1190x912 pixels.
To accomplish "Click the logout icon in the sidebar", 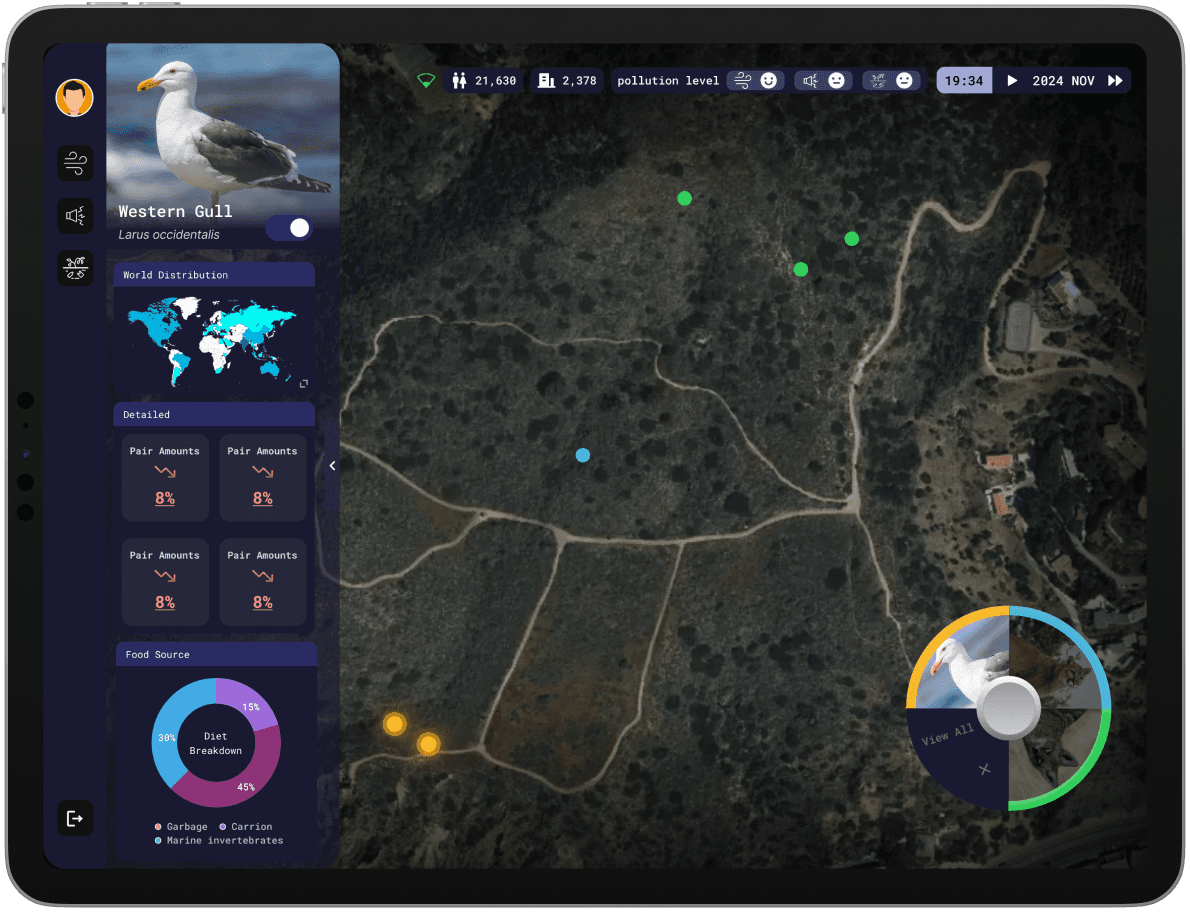I will tap(75, 818).
